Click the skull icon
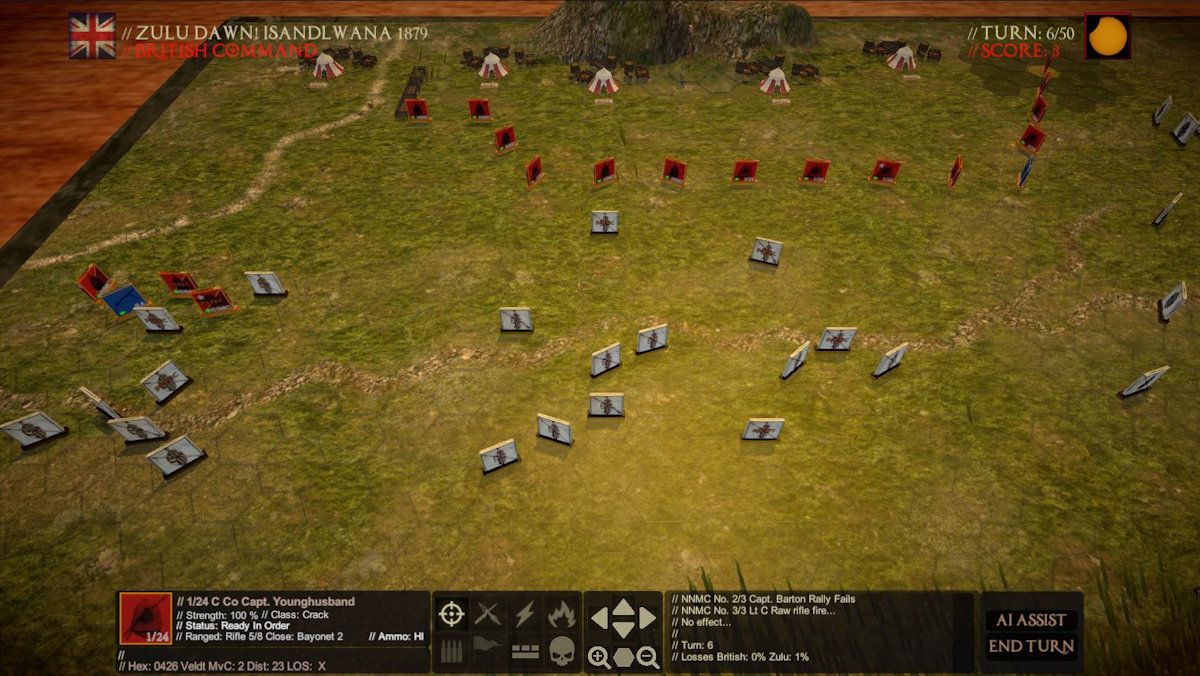The image size is (1200, 676). point(561,651)
